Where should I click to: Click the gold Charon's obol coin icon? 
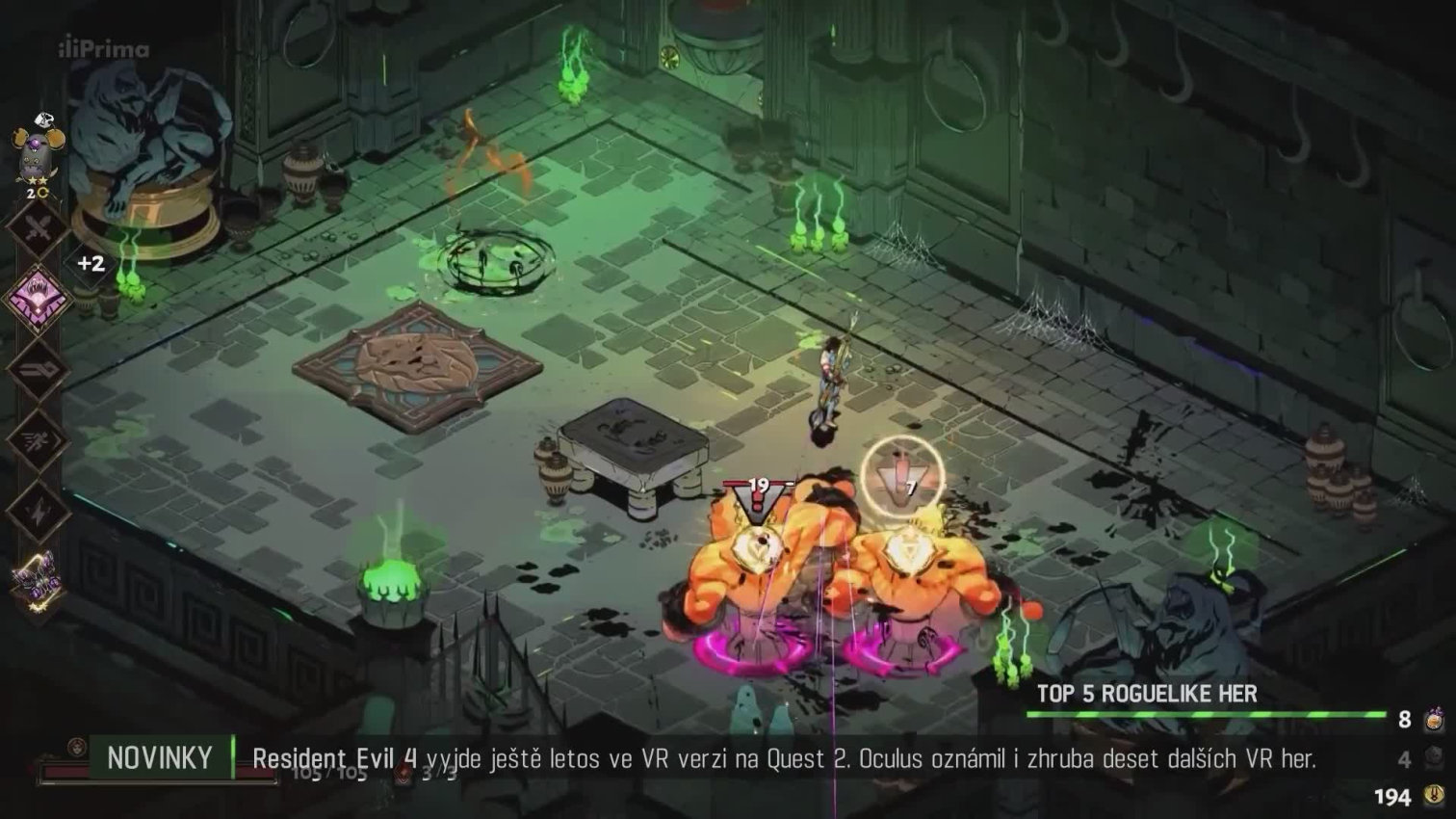click(x=1433, y=796)
